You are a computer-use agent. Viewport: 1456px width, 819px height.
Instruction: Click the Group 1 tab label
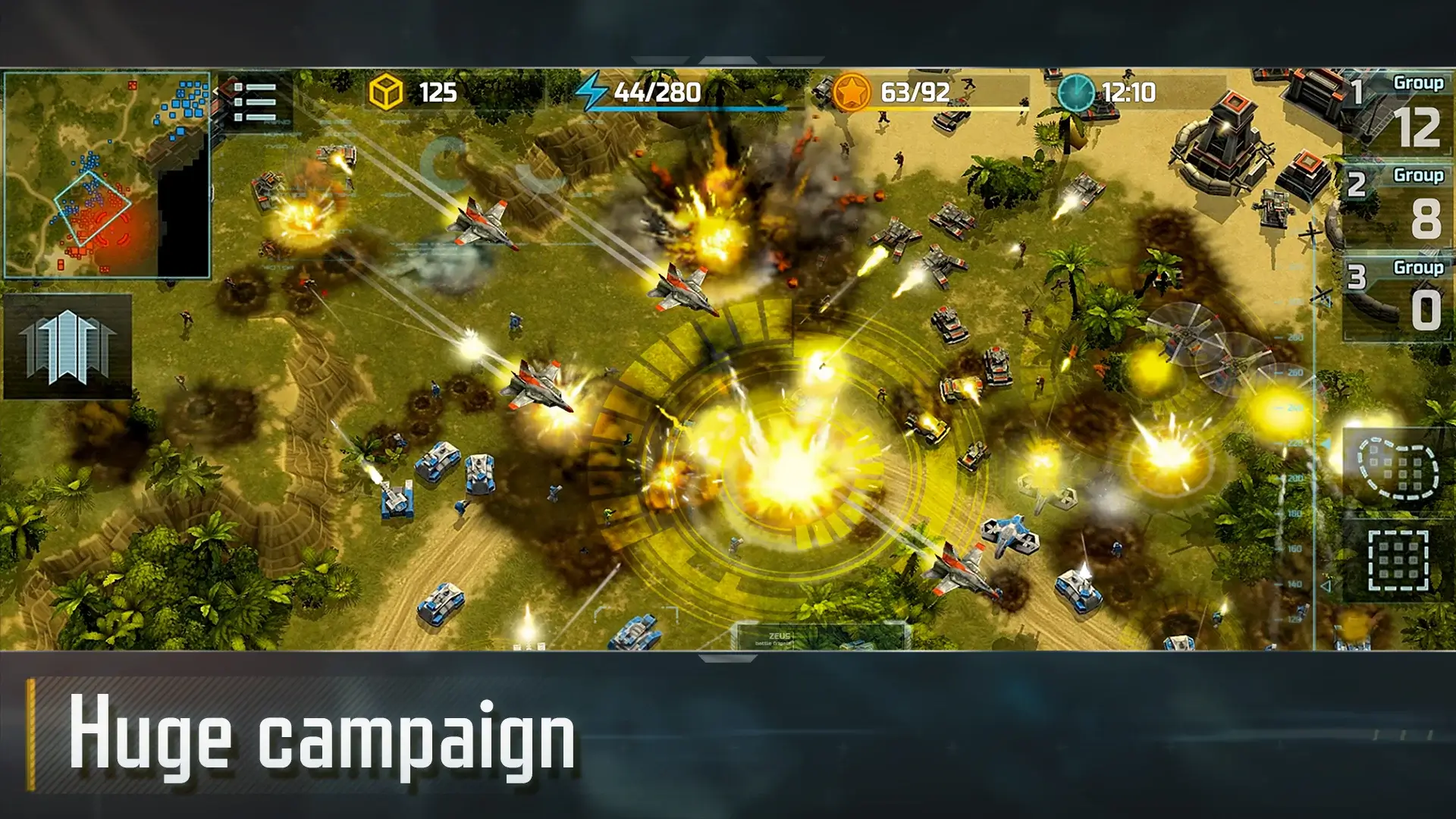click(x=1420, y=85)
